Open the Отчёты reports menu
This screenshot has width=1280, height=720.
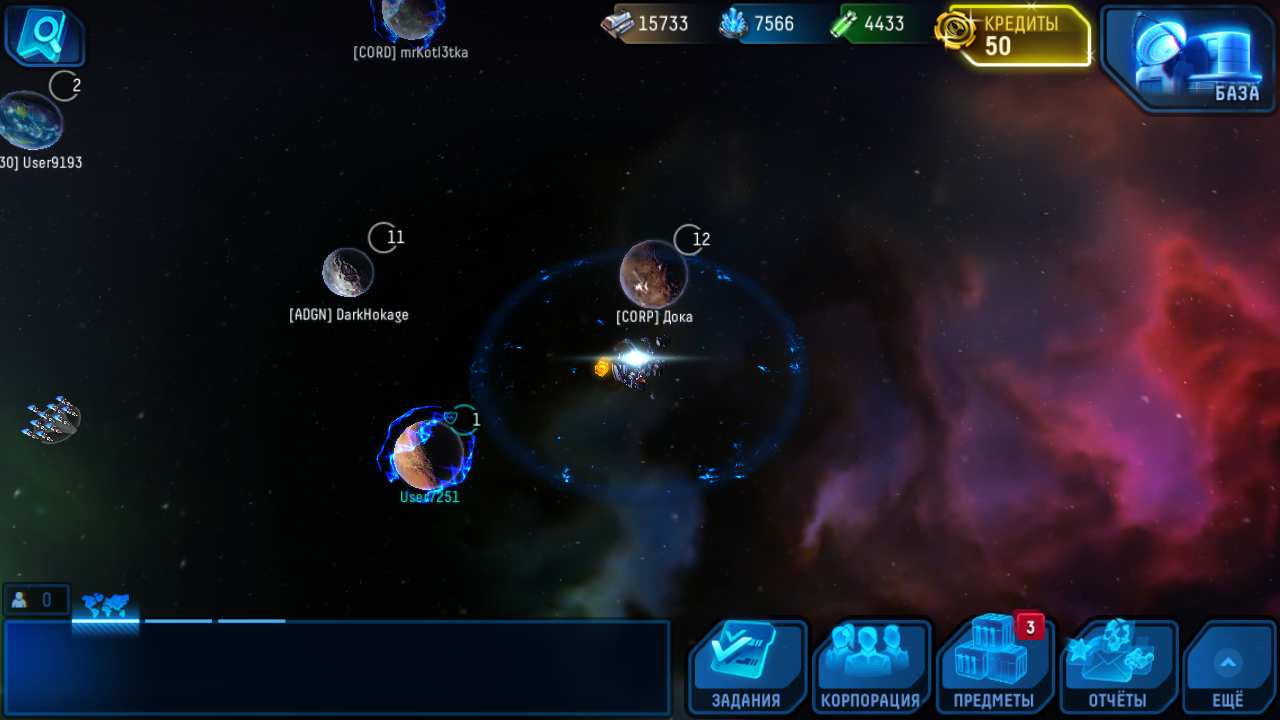(1118, 666)
